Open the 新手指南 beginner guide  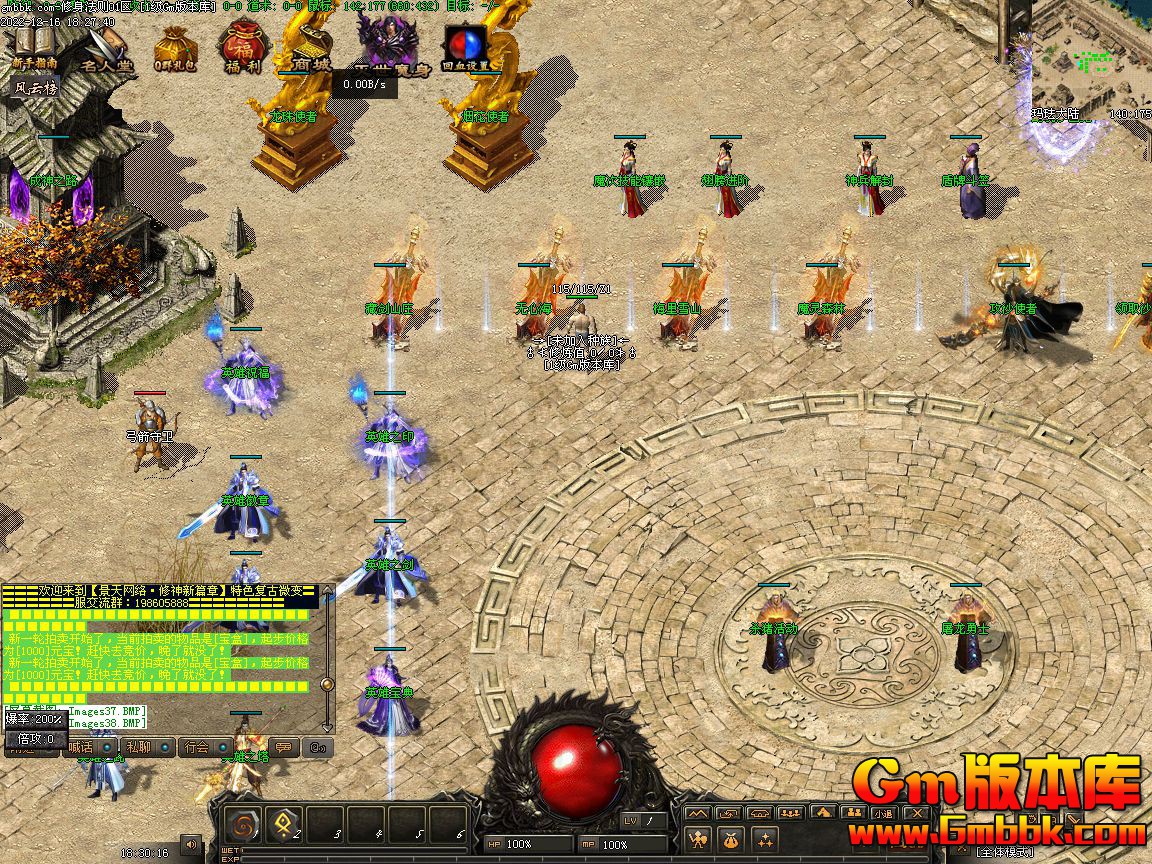pos(34,46)
